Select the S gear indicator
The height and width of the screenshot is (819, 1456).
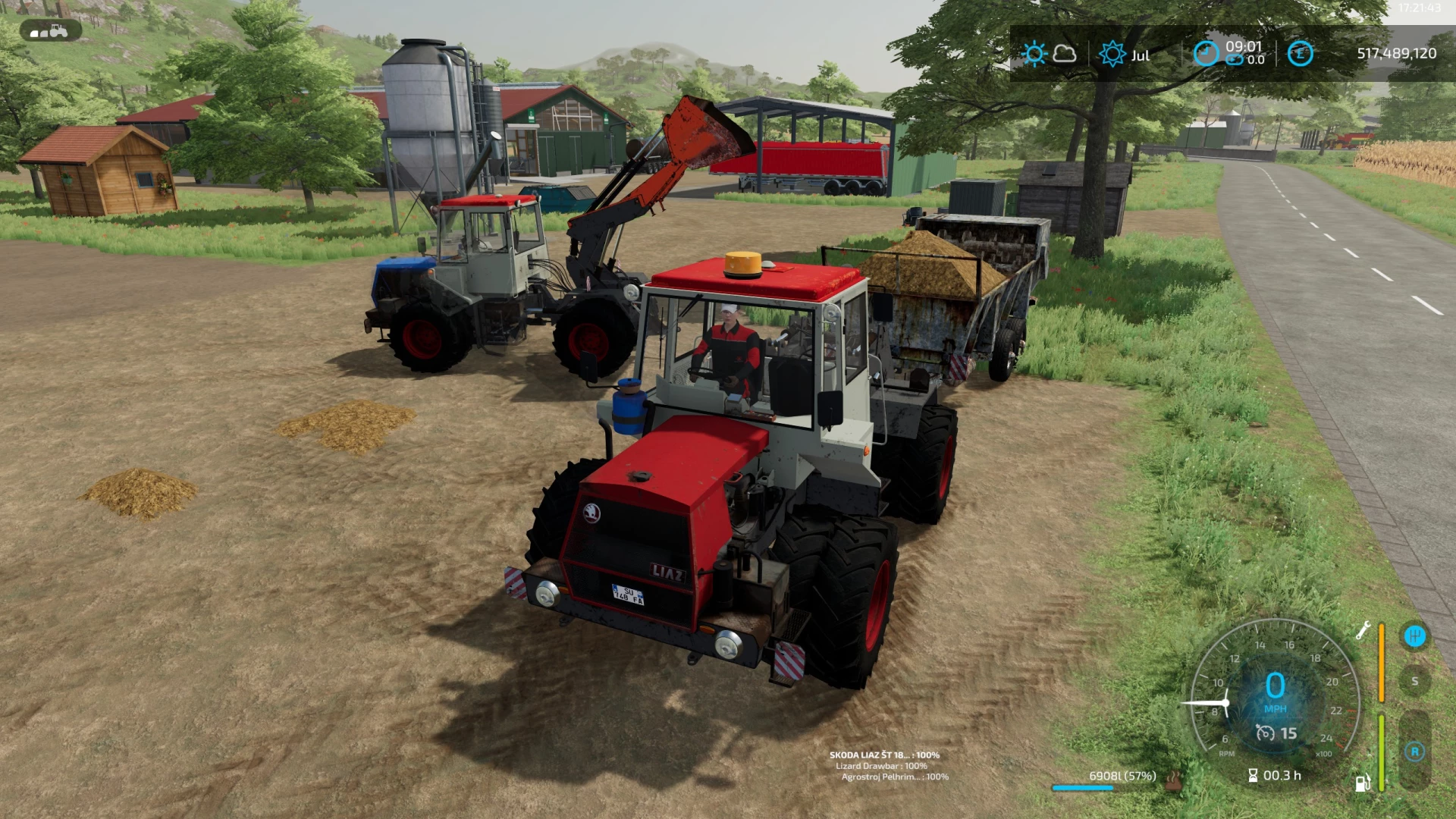pyautogui.click(x=1414, y=681)
